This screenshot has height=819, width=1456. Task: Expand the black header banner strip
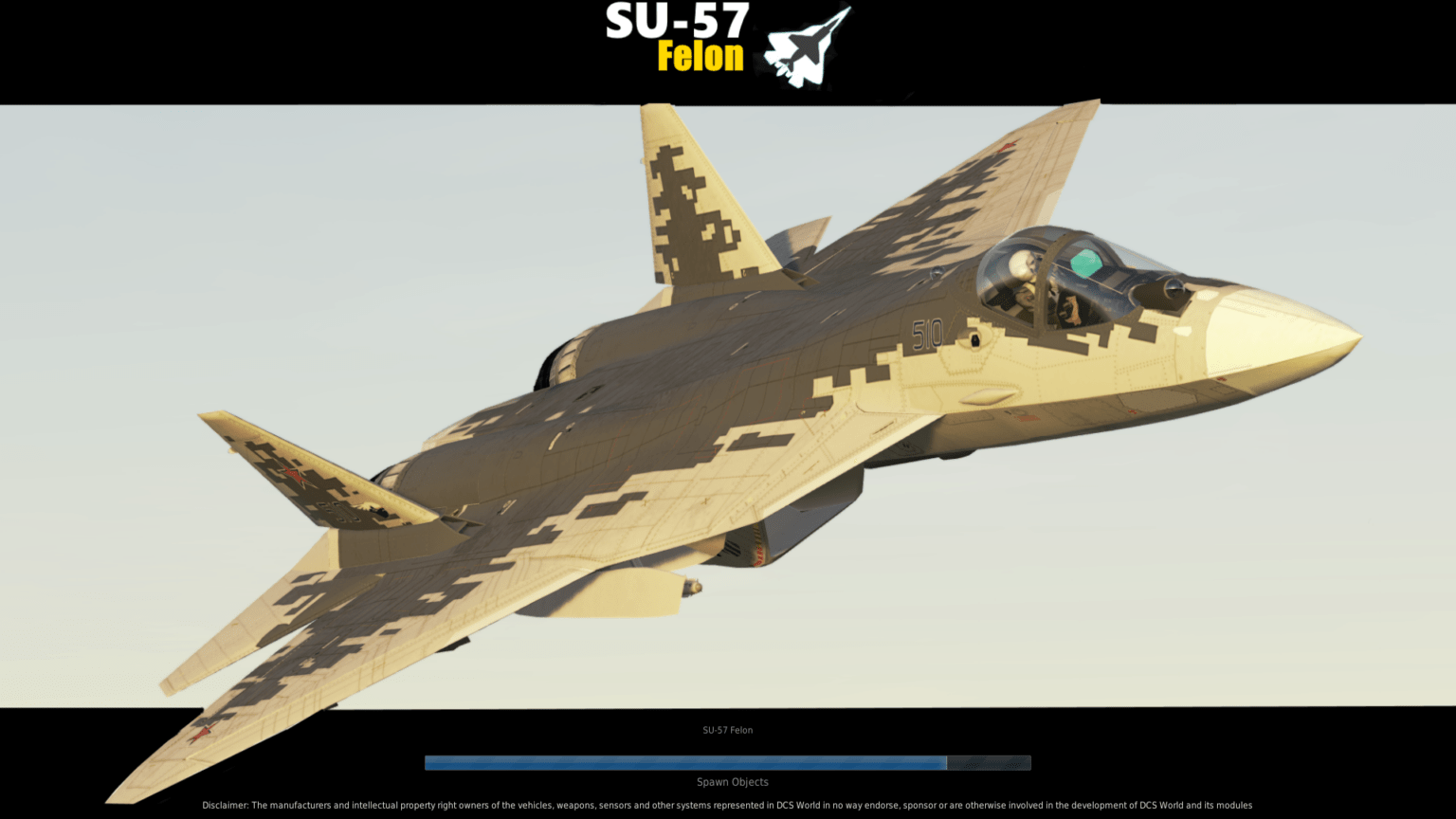tap(284, 47)
